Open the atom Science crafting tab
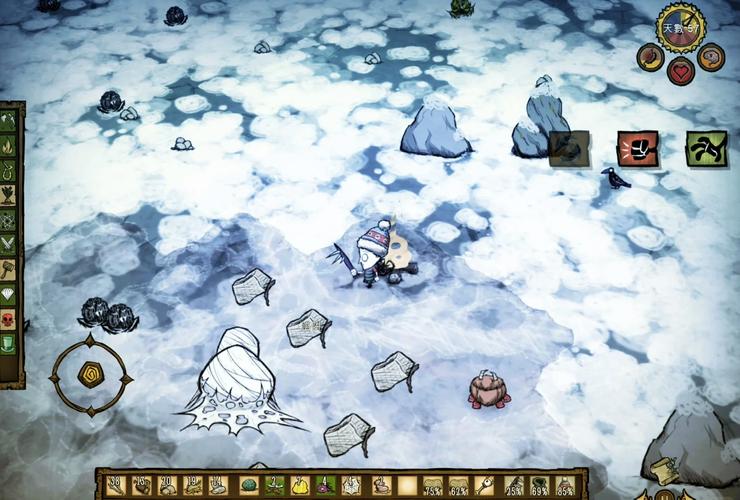This screenshot has height=500, width=740. [x=8, y=220]
